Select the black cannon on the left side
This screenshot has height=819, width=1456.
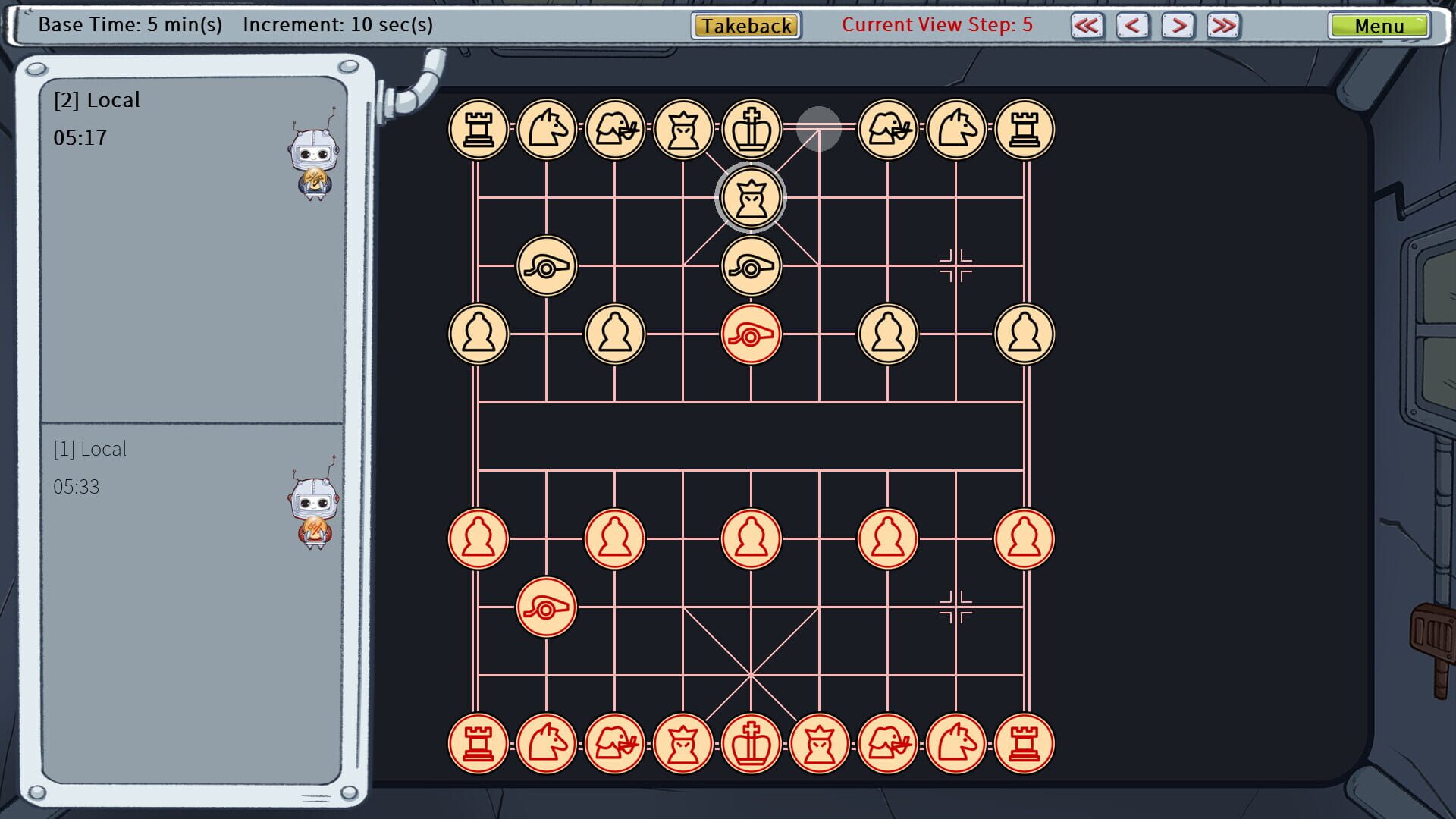coord(547,265)
